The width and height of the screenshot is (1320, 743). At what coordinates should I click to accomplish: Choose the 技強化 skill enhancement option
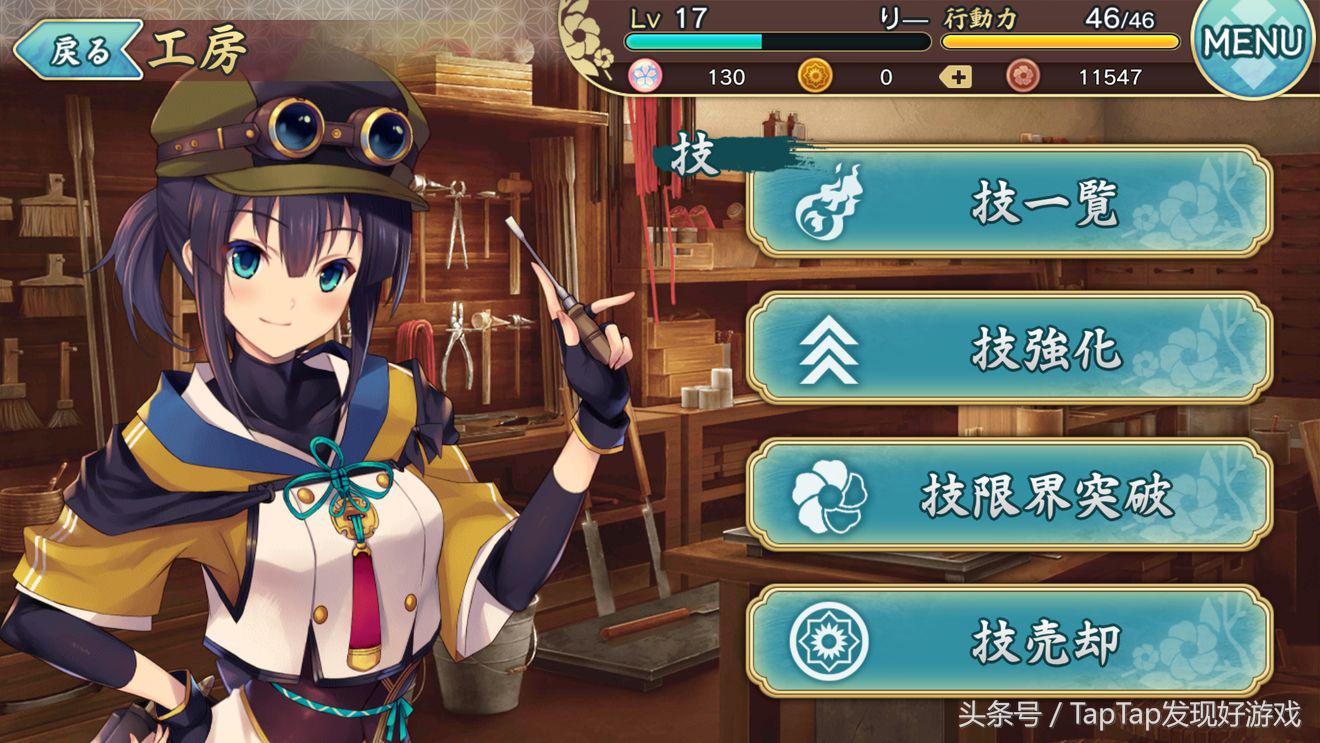[x=1010, y=349]
